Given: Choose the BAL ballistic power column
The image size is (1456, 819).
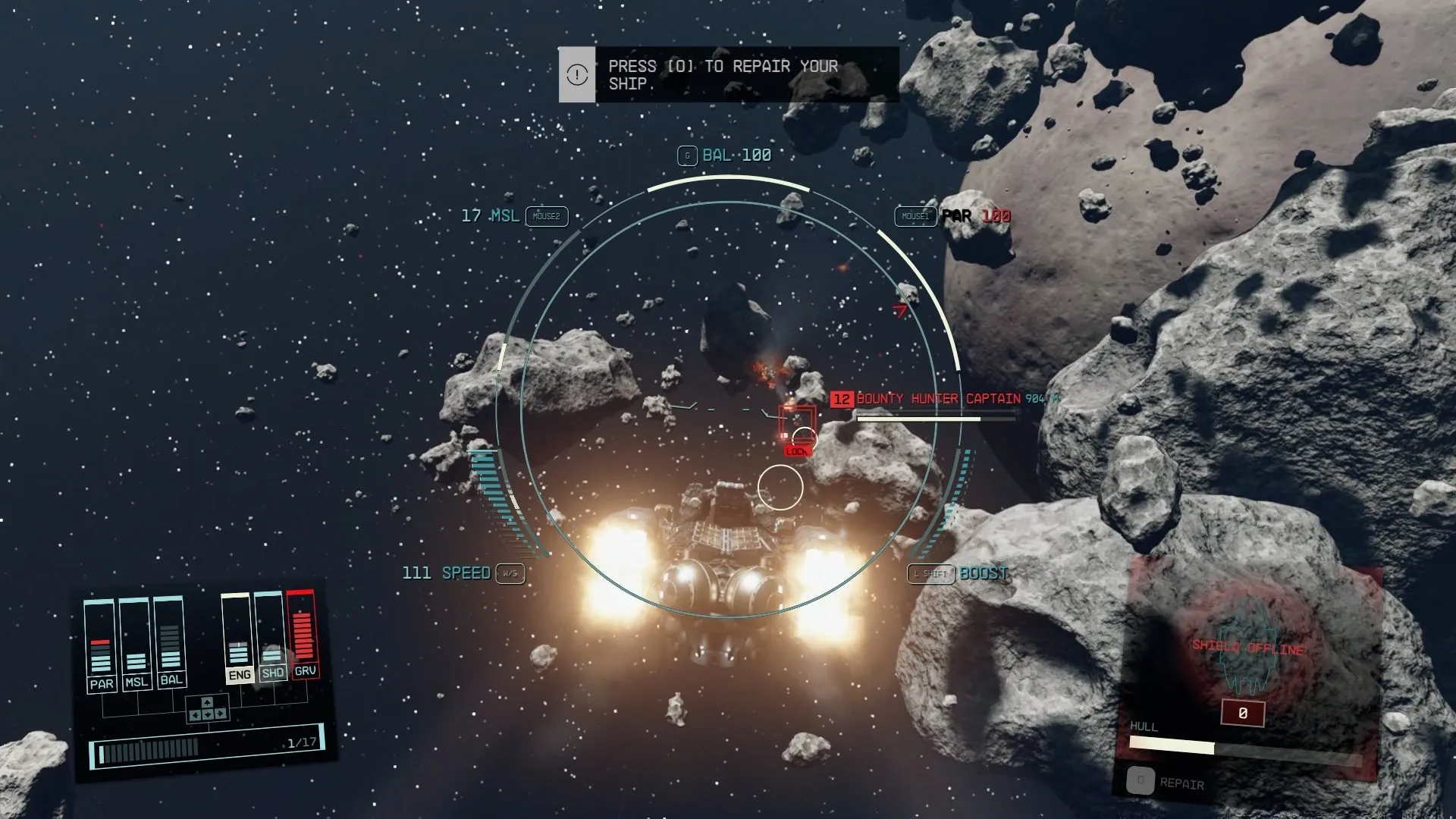Looking at the screenshot, I should (170, 641).
